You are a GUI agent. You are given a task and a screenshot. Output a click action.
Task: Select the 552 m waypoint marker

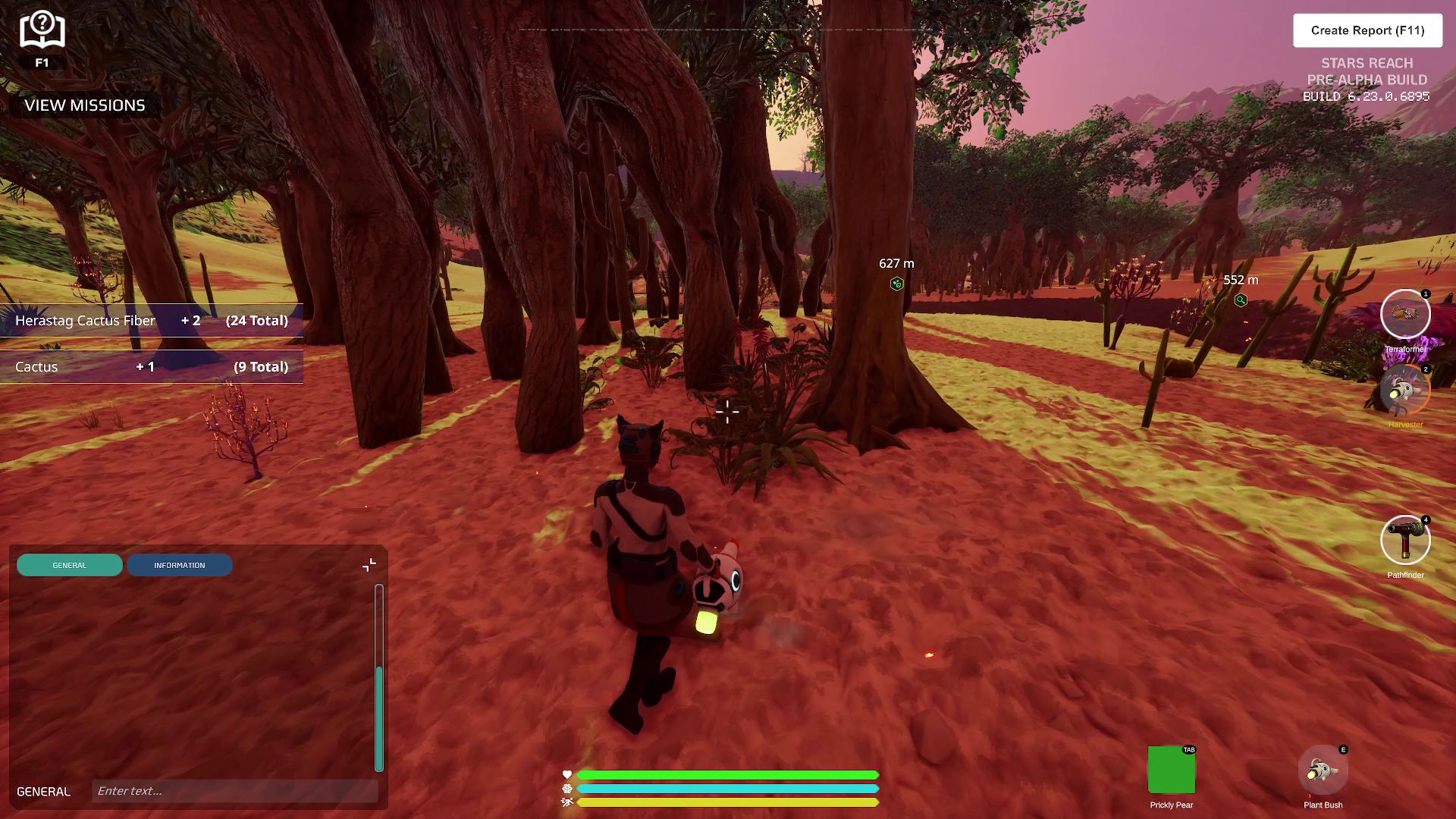click(1241, 300)
